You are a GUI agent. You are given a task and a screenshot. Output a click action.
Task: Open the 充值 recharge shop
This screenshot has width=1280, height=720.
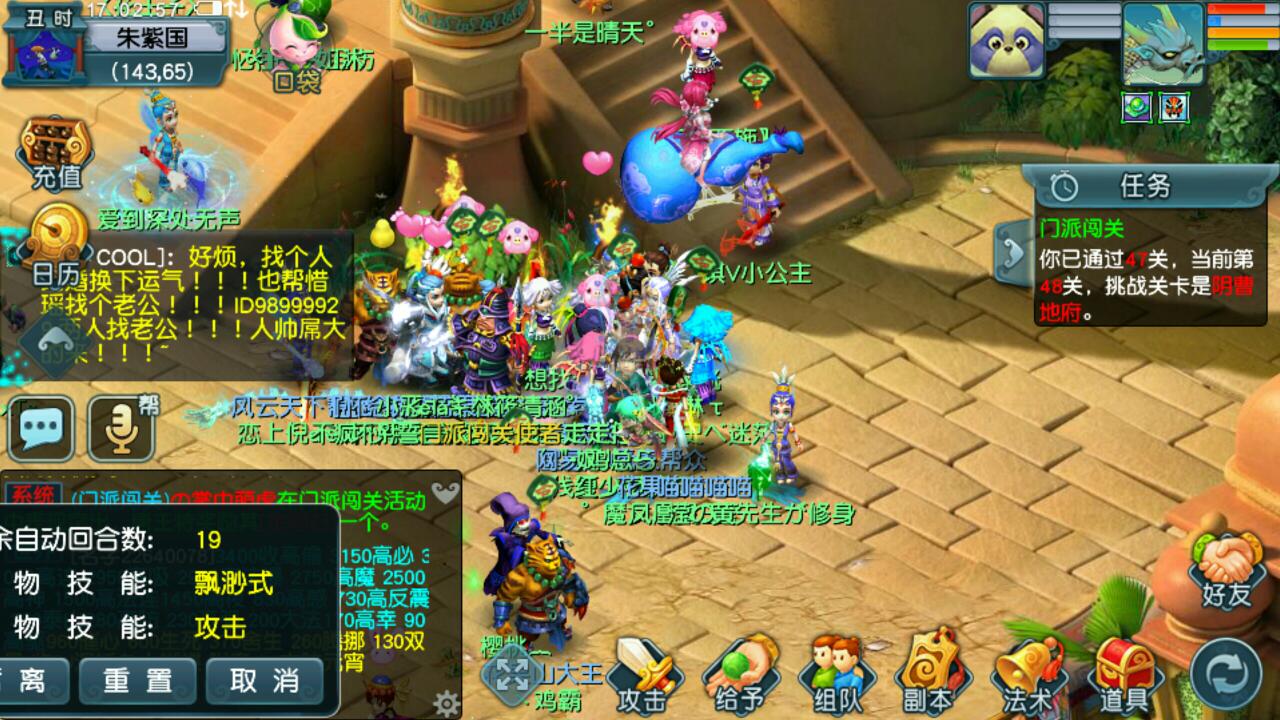[x=57, y=155]
